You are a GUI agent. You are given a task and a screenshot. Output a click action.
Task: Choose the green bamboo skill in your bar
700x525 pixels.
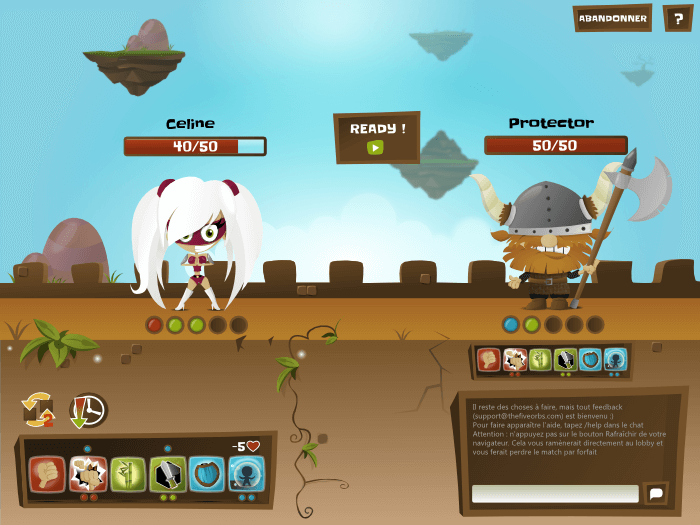click(x=128, y=472)
